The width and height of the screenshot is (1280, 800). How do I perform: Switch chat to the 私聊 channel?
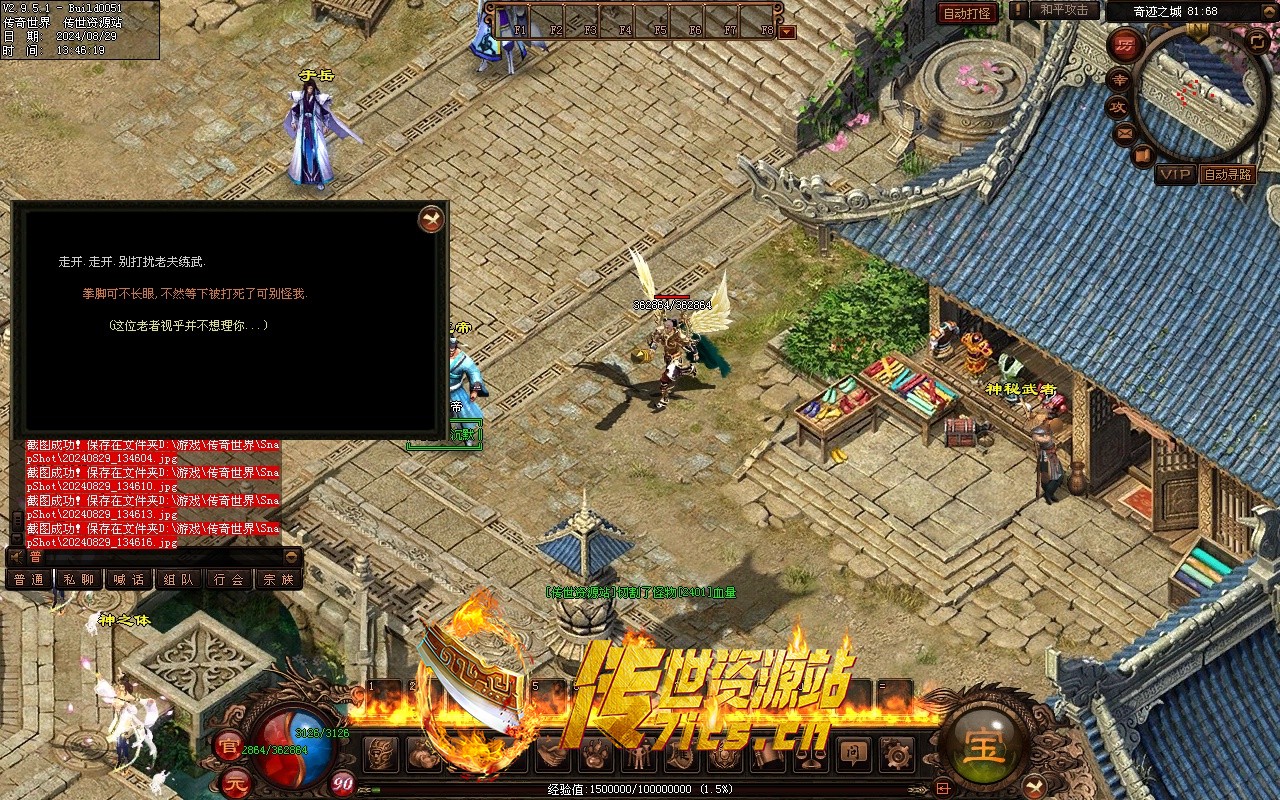[x=79, y=579]
